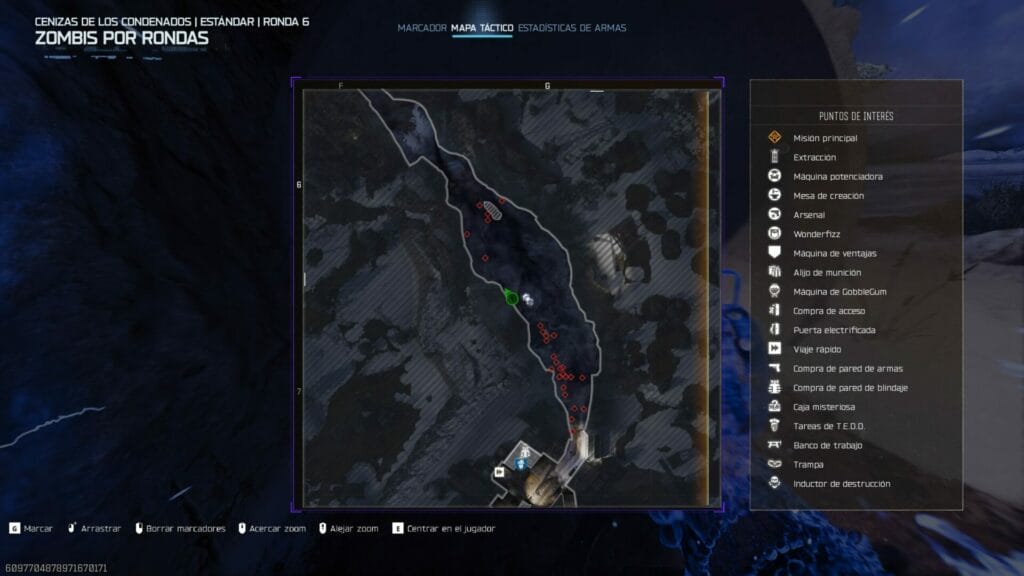Choose Alijo de munición legend entry
The image size is (1024, 576).
(x=827, y=272)
